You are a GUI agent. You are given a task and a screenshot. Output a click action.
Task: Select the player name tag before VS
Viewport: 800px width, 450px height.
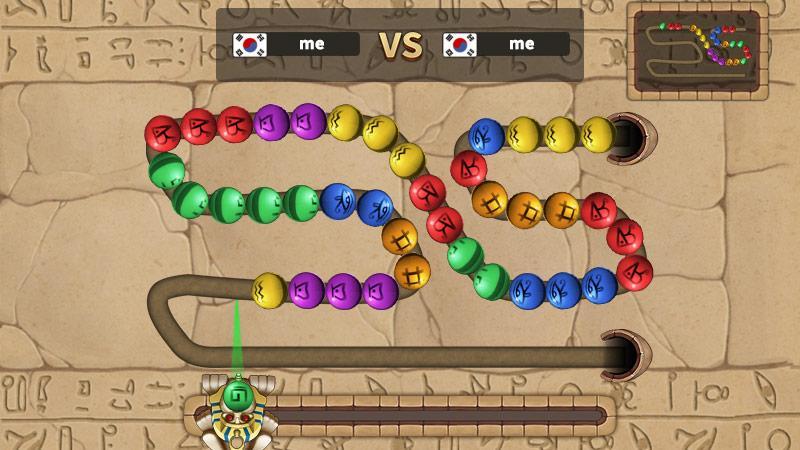click(296, 44)
